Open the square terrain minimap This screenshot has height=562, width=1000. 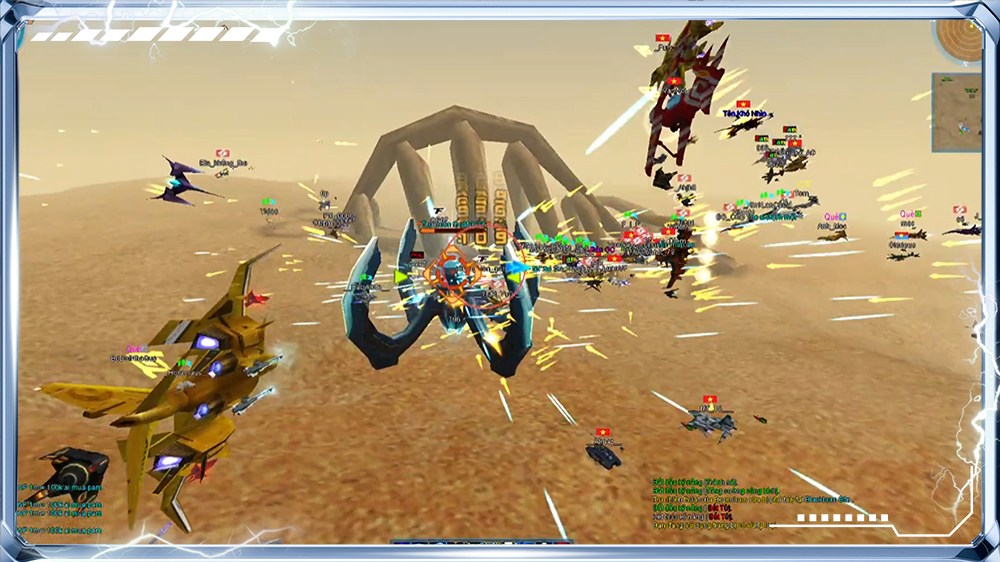(x=956, y=112)
